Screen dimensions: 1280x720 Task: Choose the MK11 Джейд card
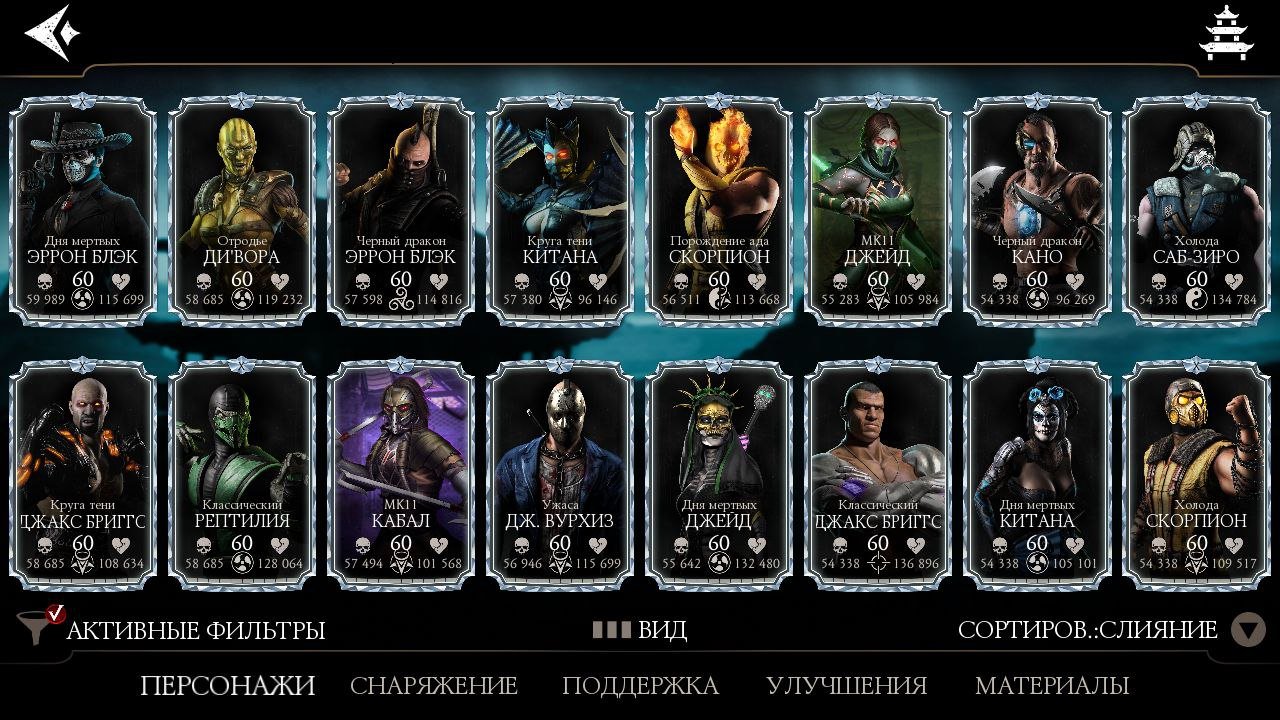[x=878, y=208]
